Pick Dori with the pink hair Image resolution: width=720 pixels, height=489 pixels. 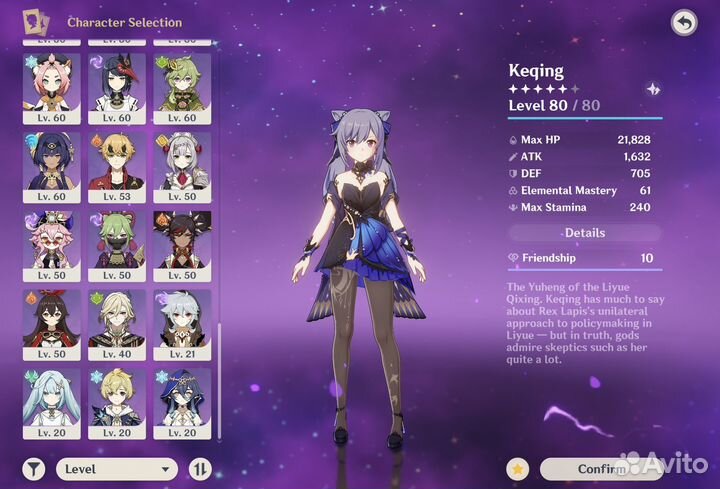click(50, 245)
